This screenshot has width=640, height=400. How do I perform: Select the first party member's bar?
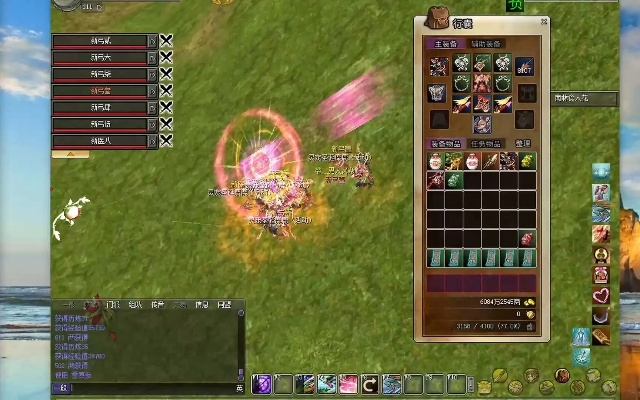tap(101, 41)
